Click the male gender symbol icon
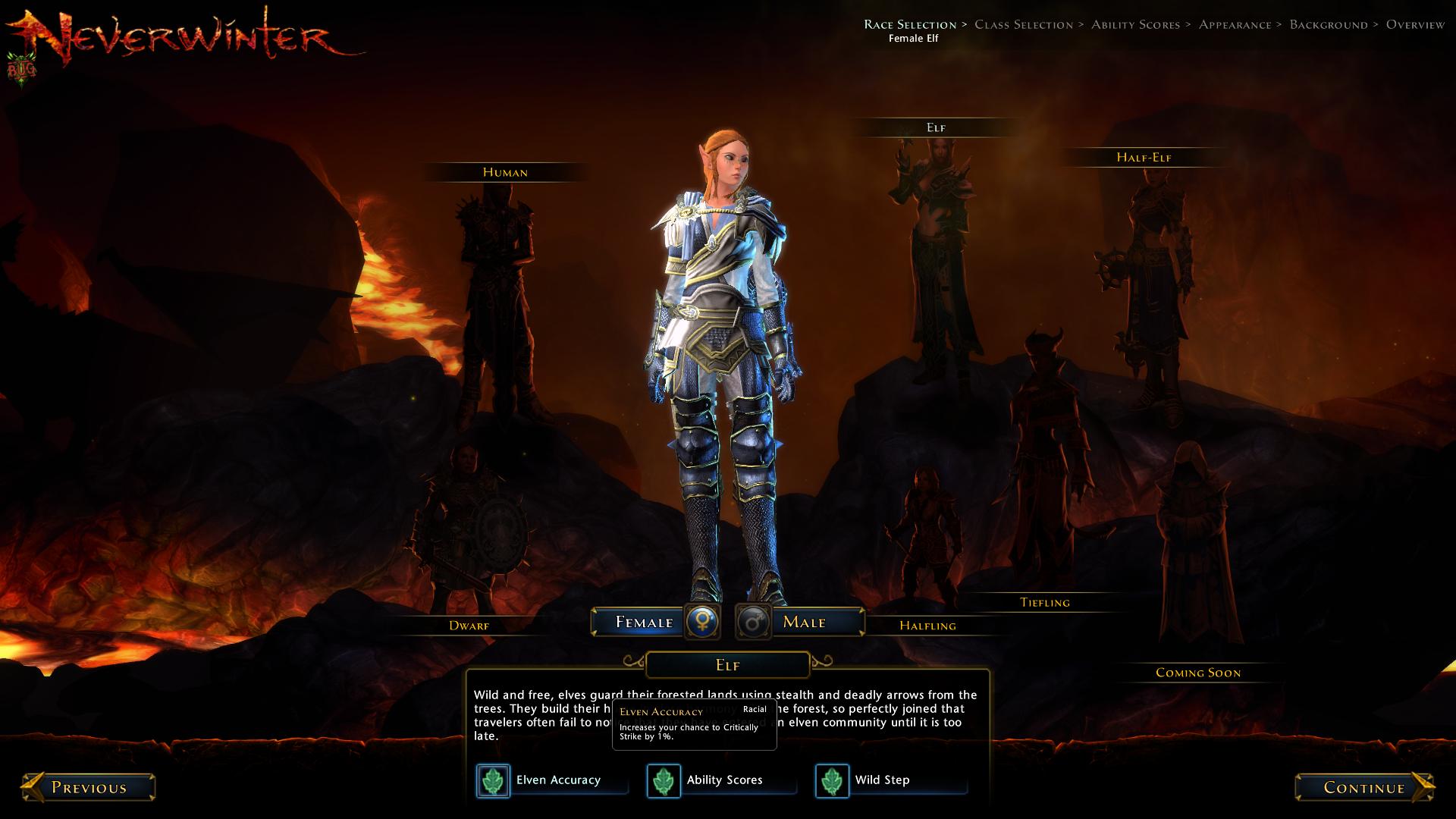The width and height of the screenshot is (1456, 819). (x=753, y=622)
